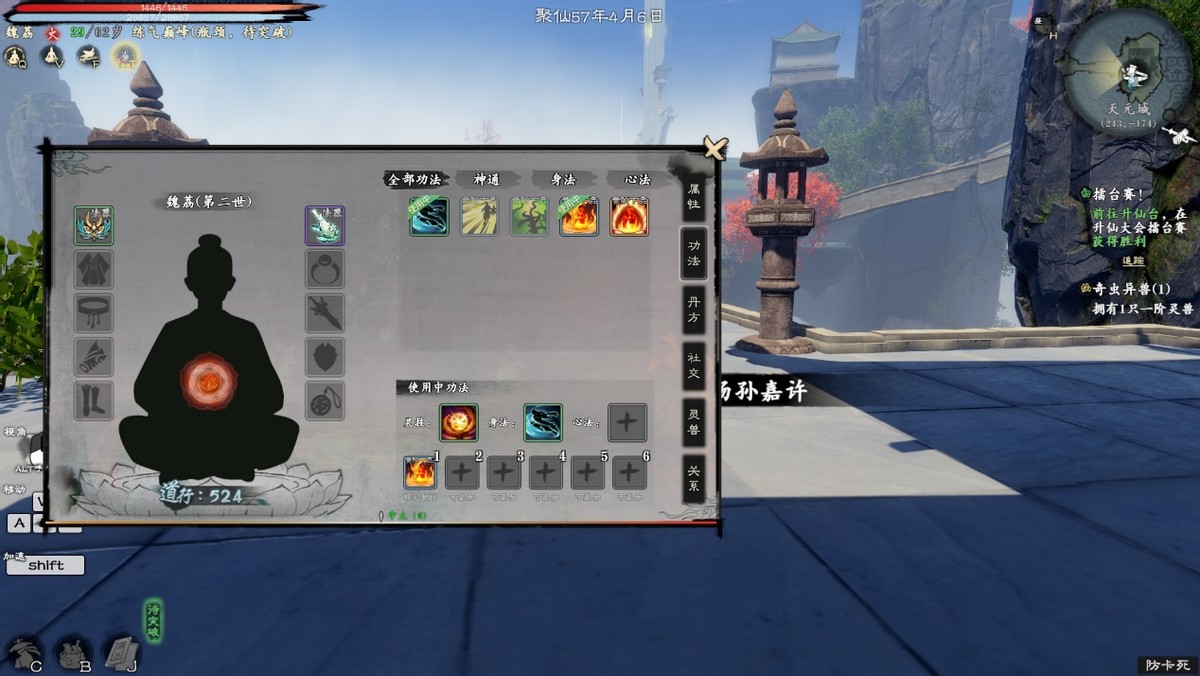Close the character panel
The height and width of the screenshot is (676, 1200).
pos(714,149)
